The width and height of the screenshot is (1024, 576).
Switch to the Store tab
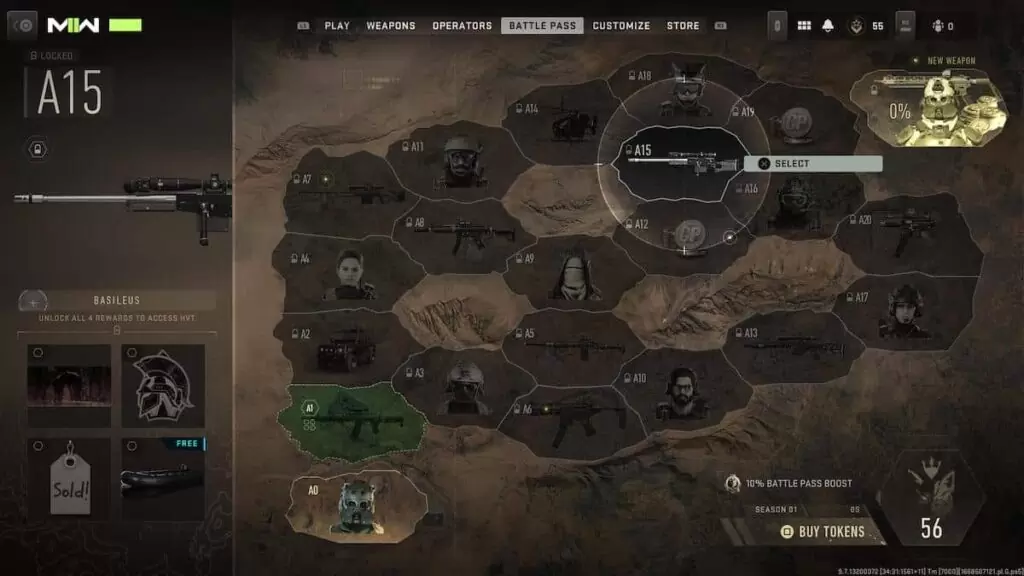point(683,26)
